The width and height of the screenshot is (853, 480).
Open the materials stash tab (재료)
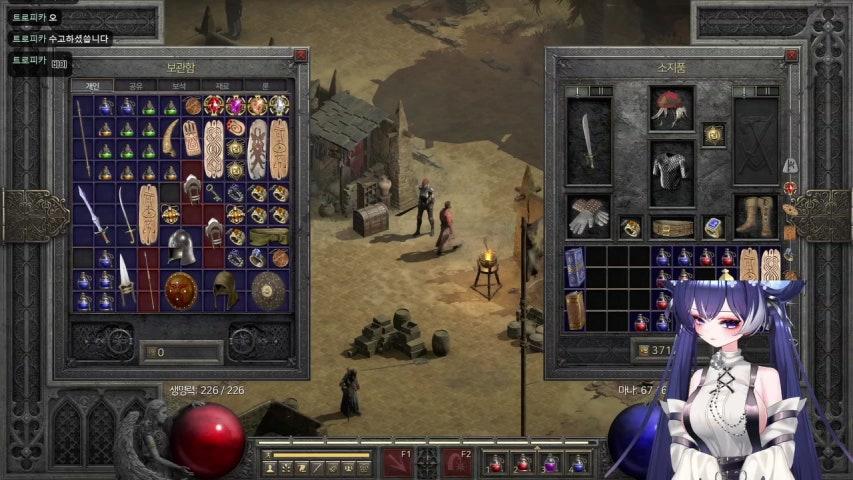[222, 86]
